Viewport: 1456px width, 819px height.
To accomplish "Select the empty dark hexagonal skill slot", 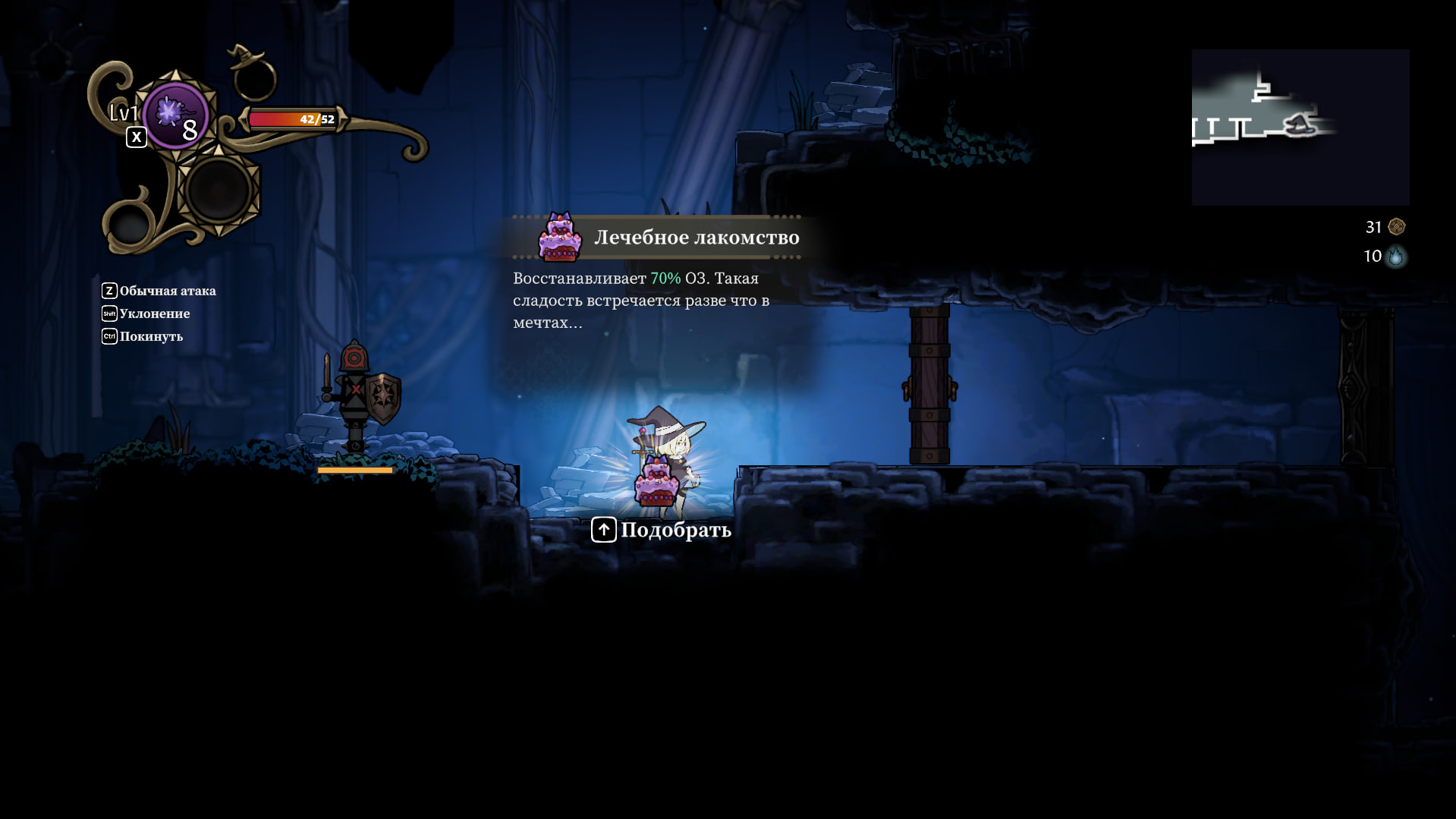I will (219, 190).
